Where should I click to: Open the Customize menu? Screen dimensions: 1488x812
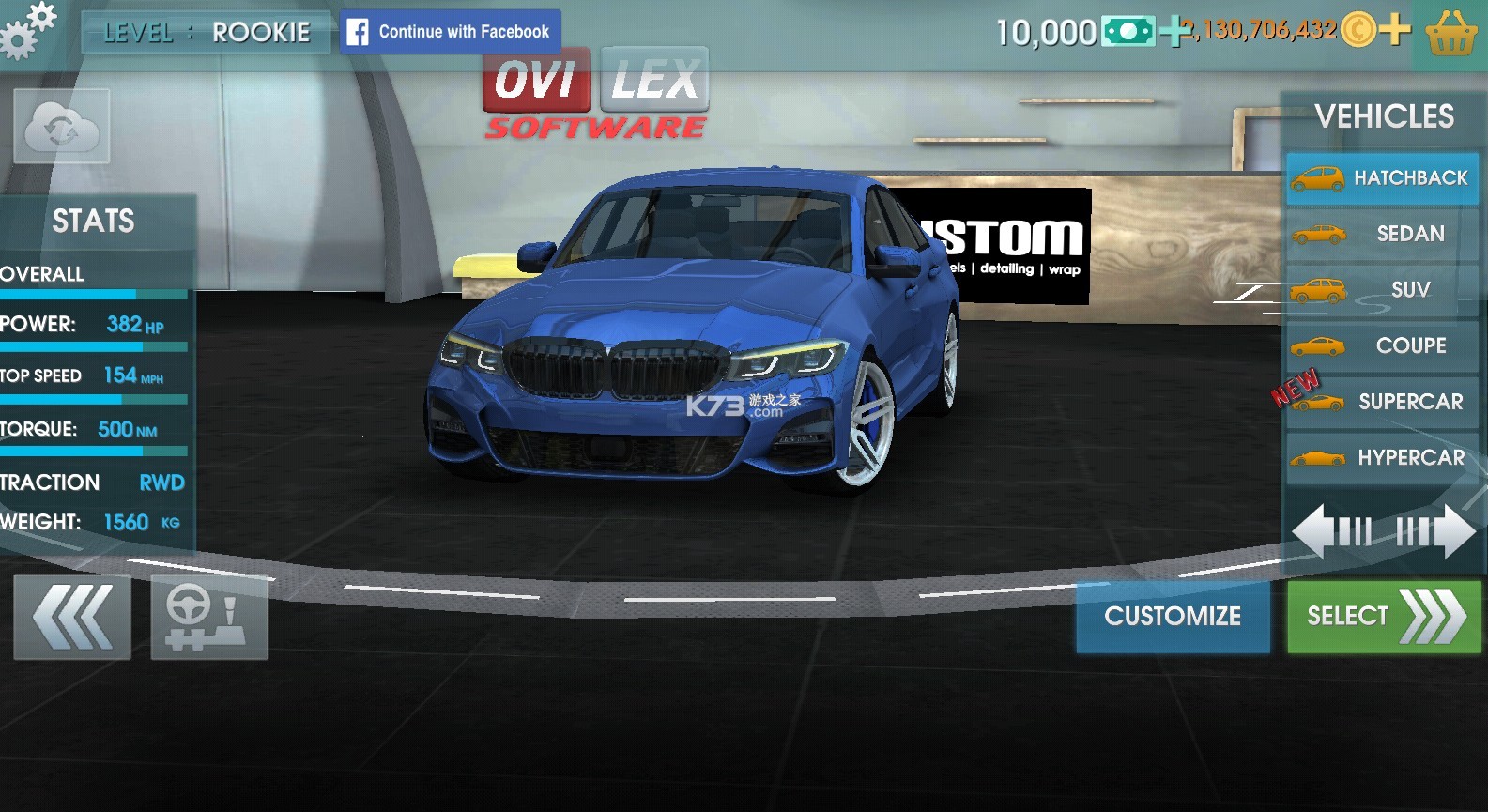click(1173, 616)
